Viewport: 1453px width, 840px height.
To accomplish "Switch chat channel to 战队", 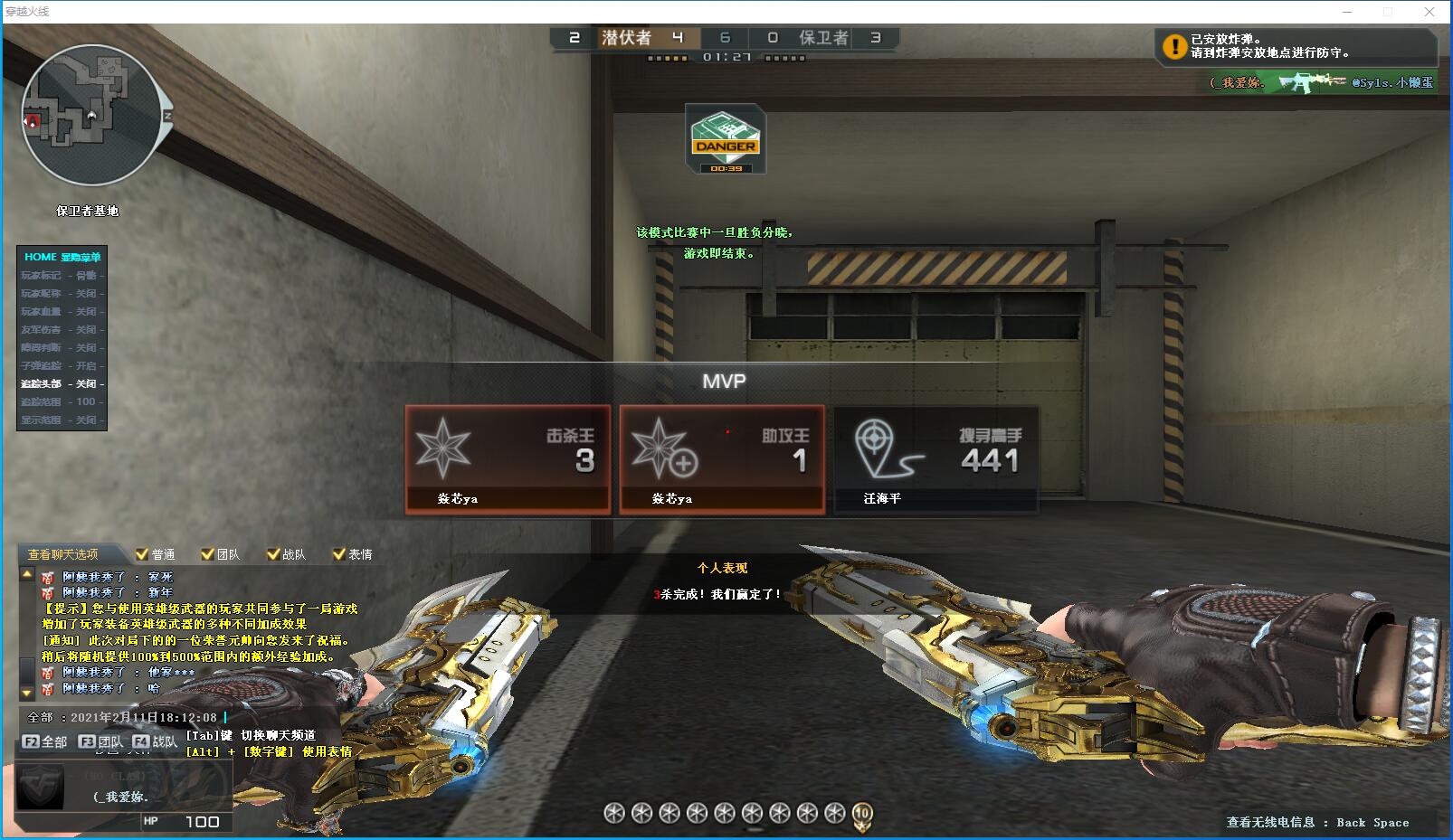I will [154, 741].
